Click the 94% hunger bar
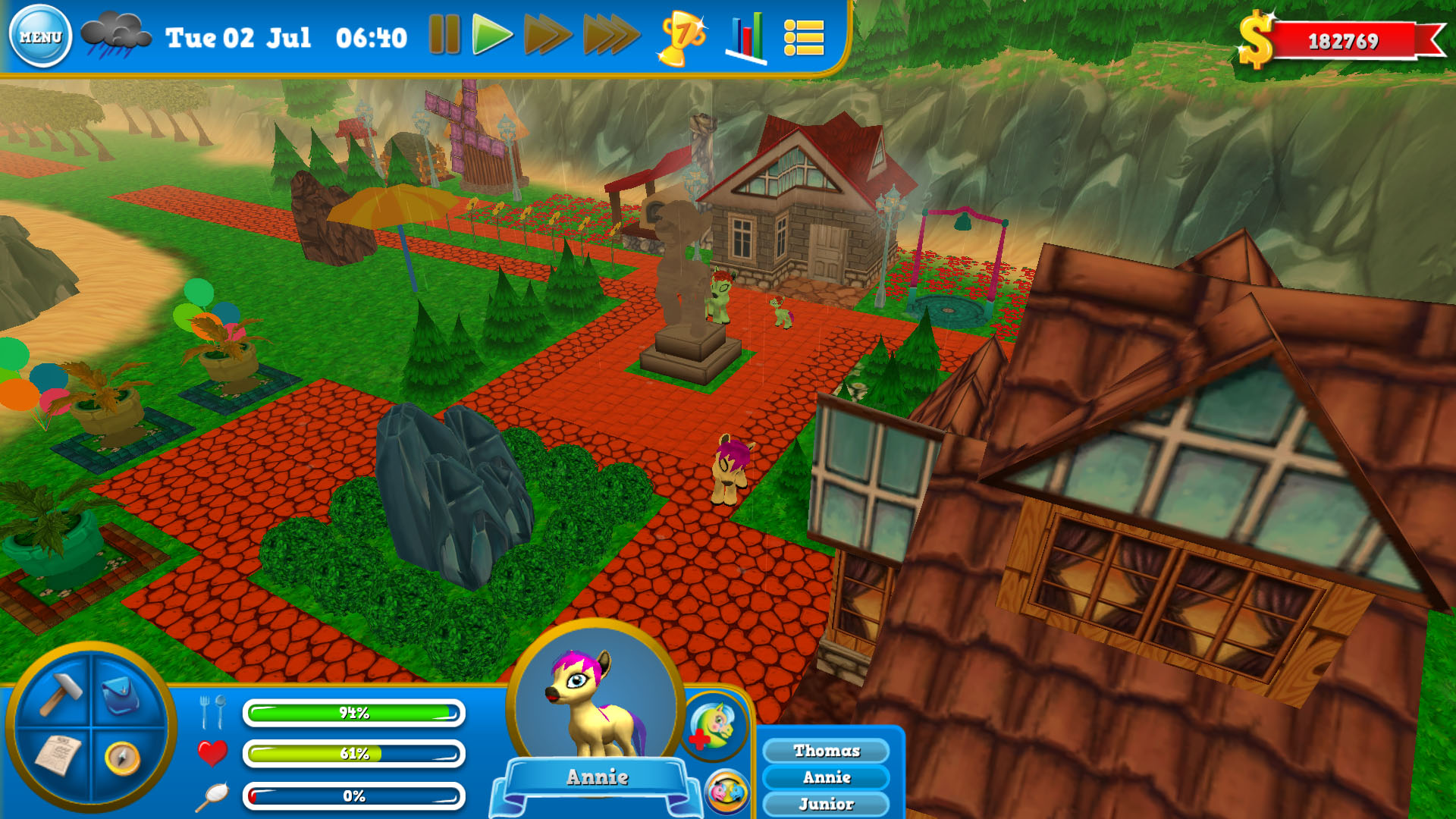Image resolution: width=1456 pixels, height=819 pixels. [353, 713]
